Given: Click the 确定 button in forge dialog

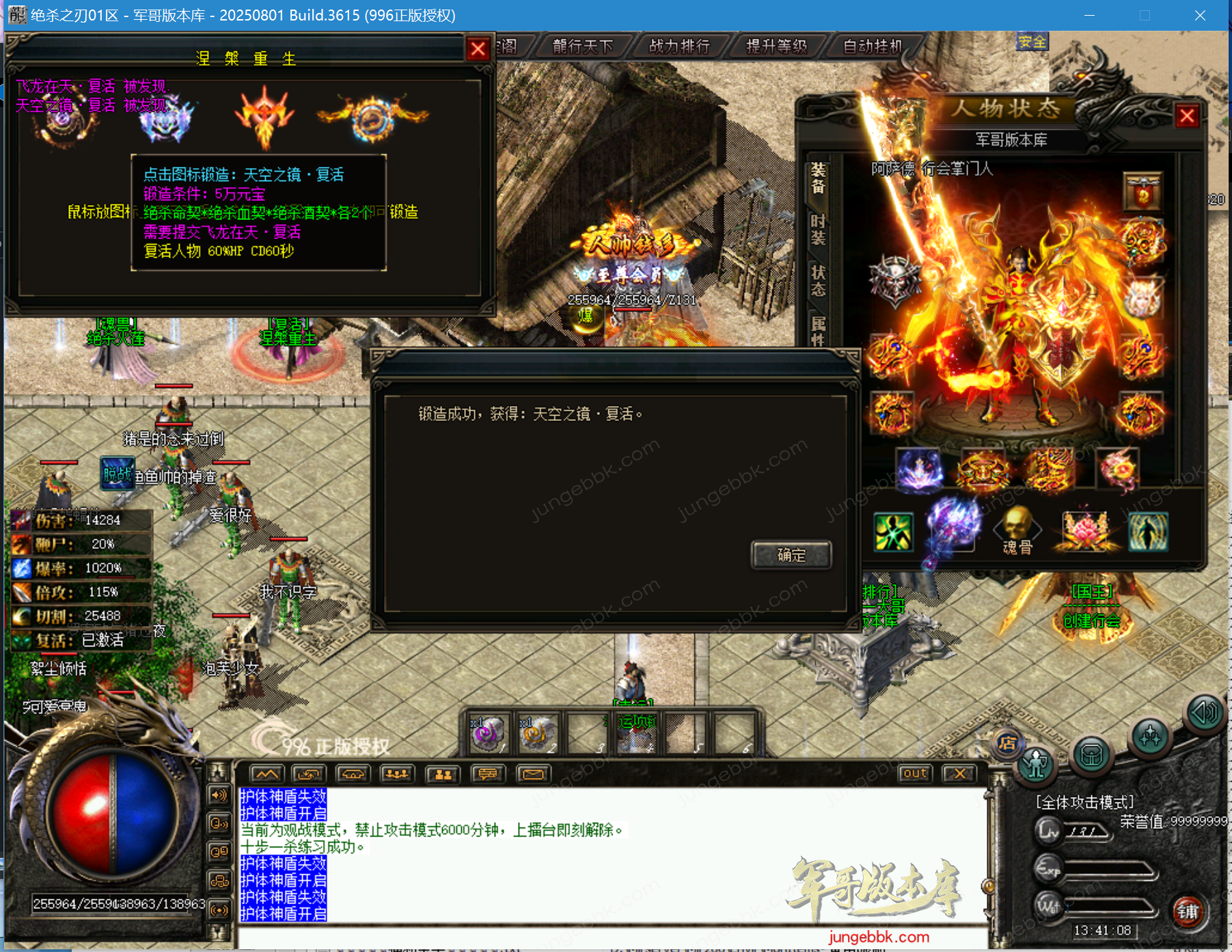Looking at the screenshot, I should point(791,555).
